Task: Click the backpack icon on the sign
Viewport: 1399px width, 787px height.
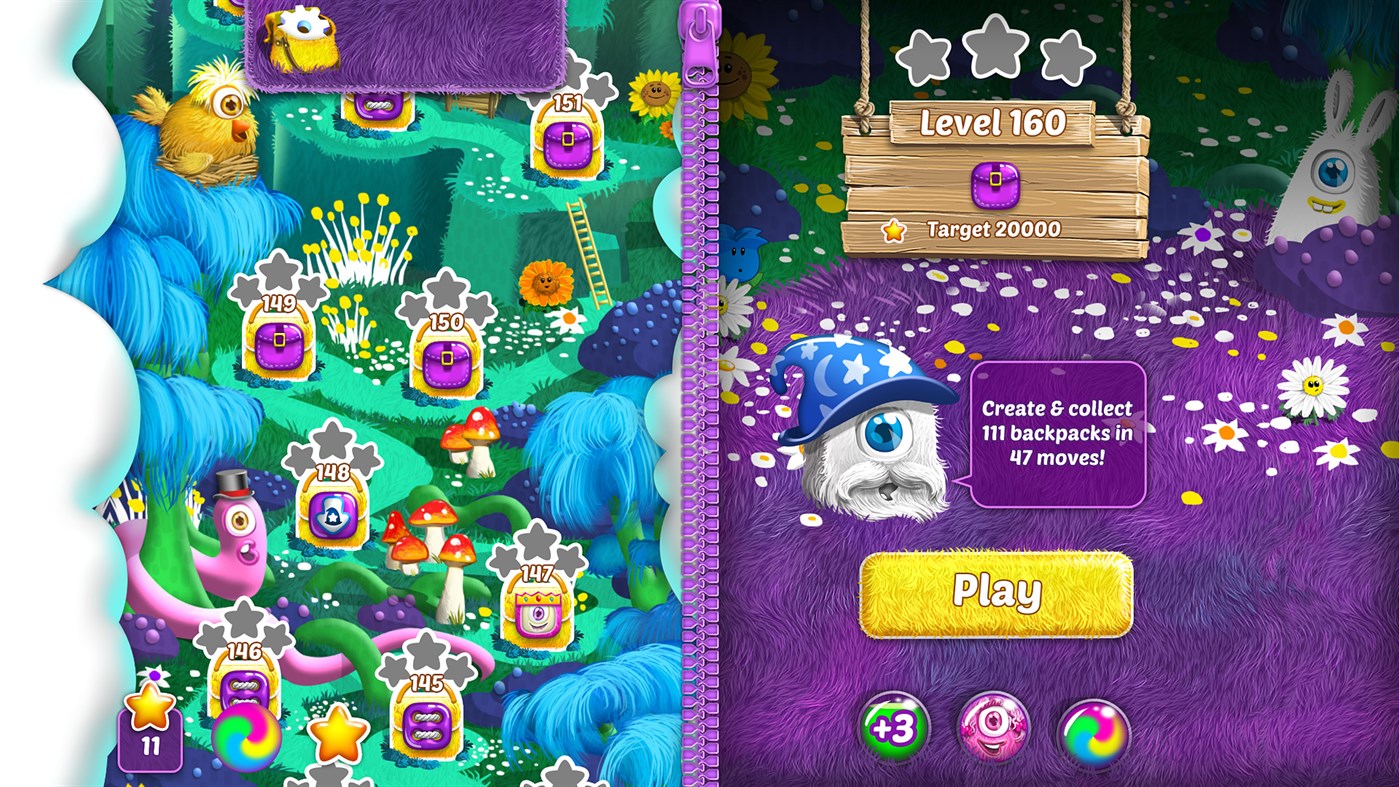Action: [x=995, y=185]
